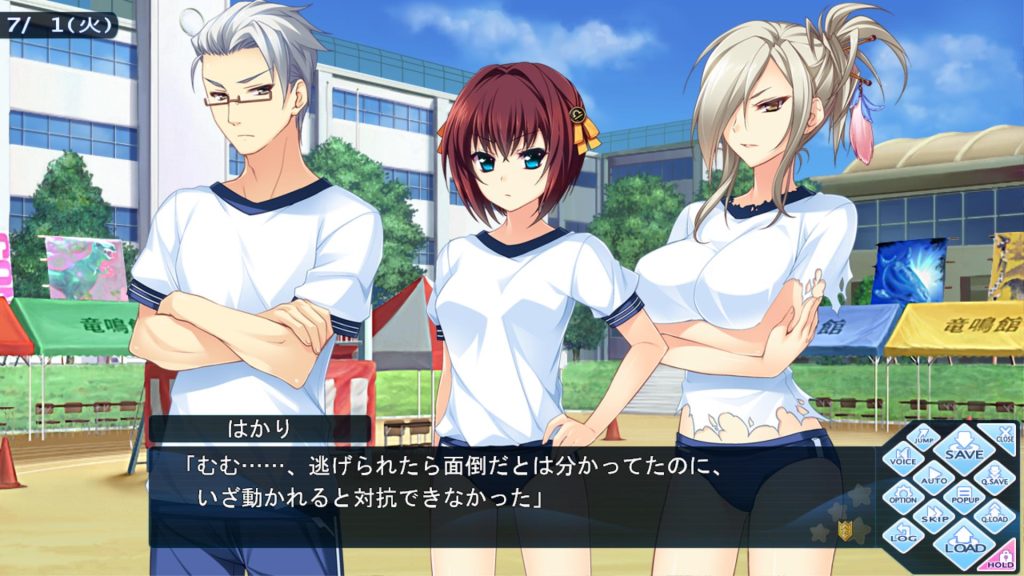Viewport: 1024px width, 576px height.
Task: Quick load with the Q.LOAD button
Action: (994, 516)
